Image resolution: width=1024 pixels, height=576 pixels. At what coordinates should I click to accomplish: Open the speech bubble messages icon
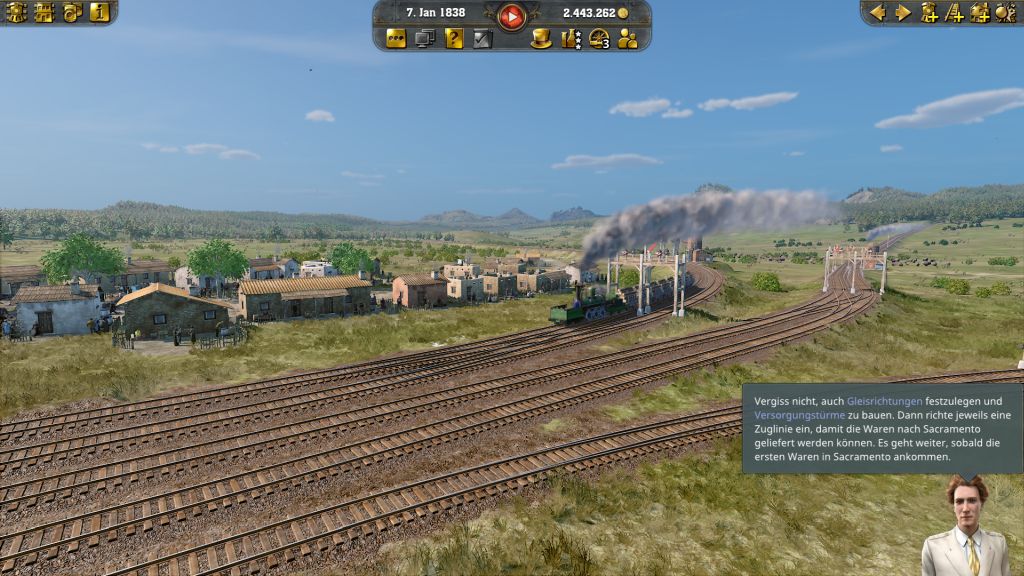coord(396,39)
